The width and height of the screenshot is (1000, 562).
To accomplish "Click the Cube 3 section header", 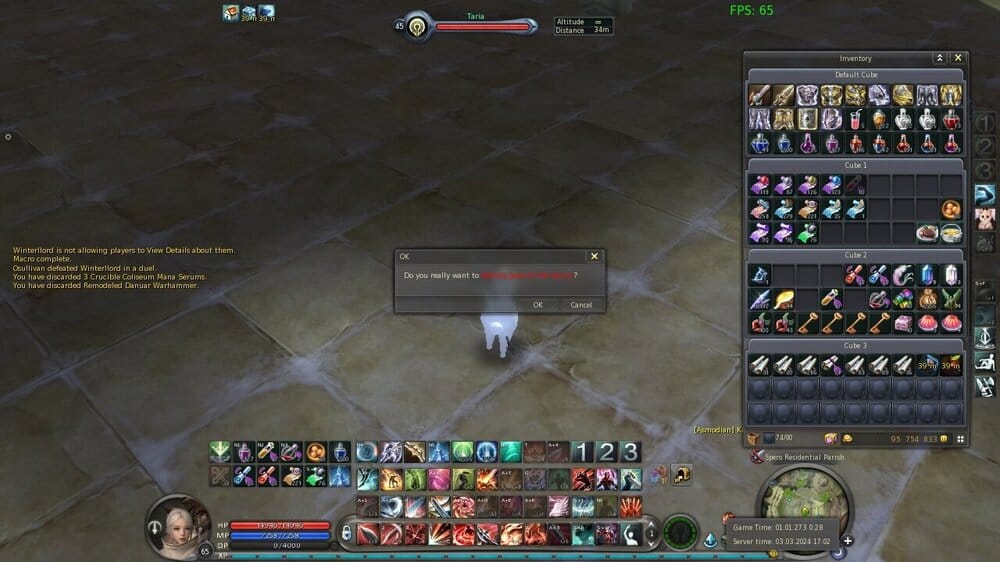I will pos(855,345).
